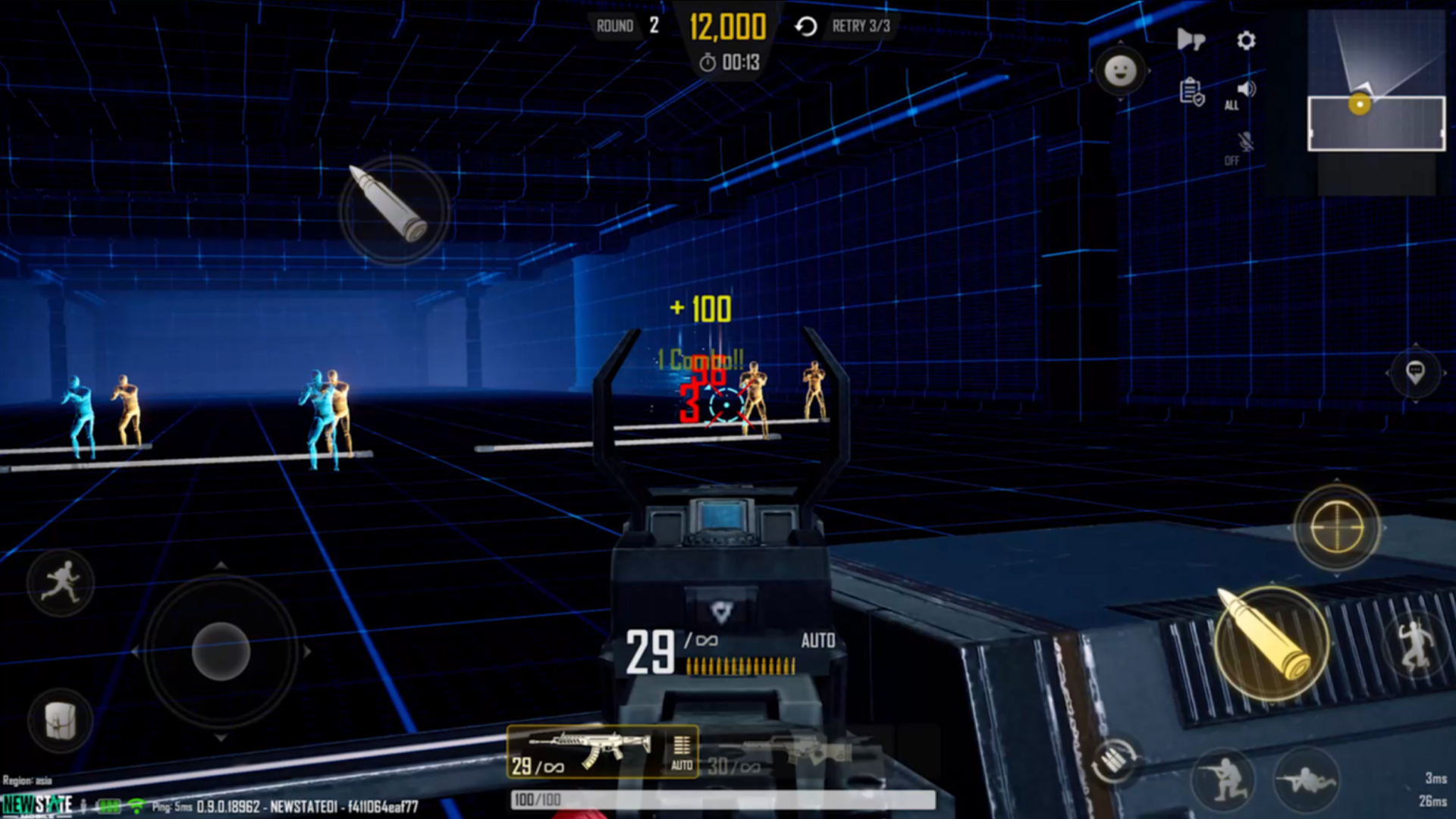This screenshot has width=1456, height=819.
Task: Open the backpack inventory
Action: coord(61,720)
